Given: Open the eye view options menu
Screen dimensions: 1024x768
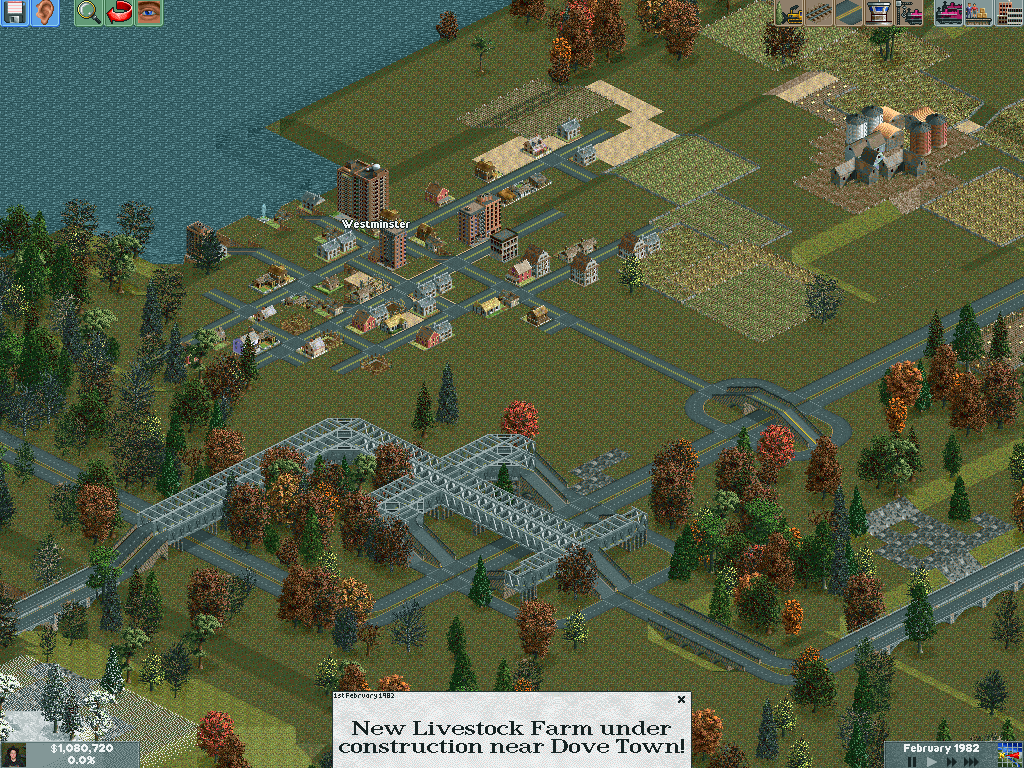Looking at the screenshot, I should pyautogui.click(x=149, y=13).
